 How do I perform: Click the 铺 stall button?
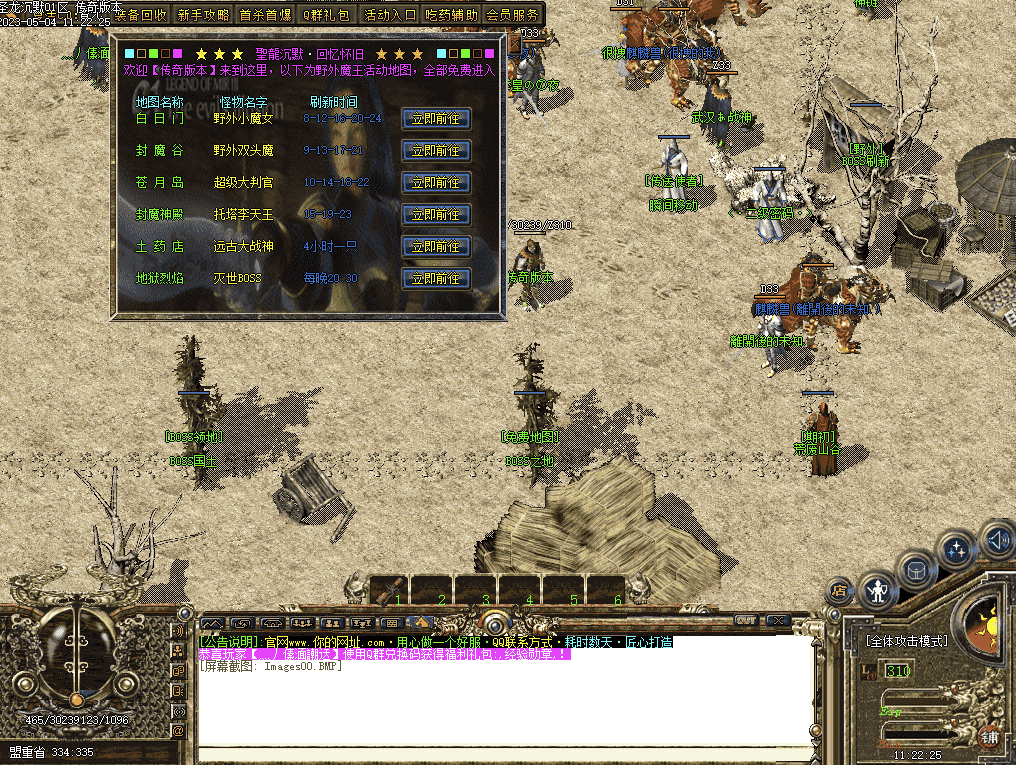[x=989, y=738]
